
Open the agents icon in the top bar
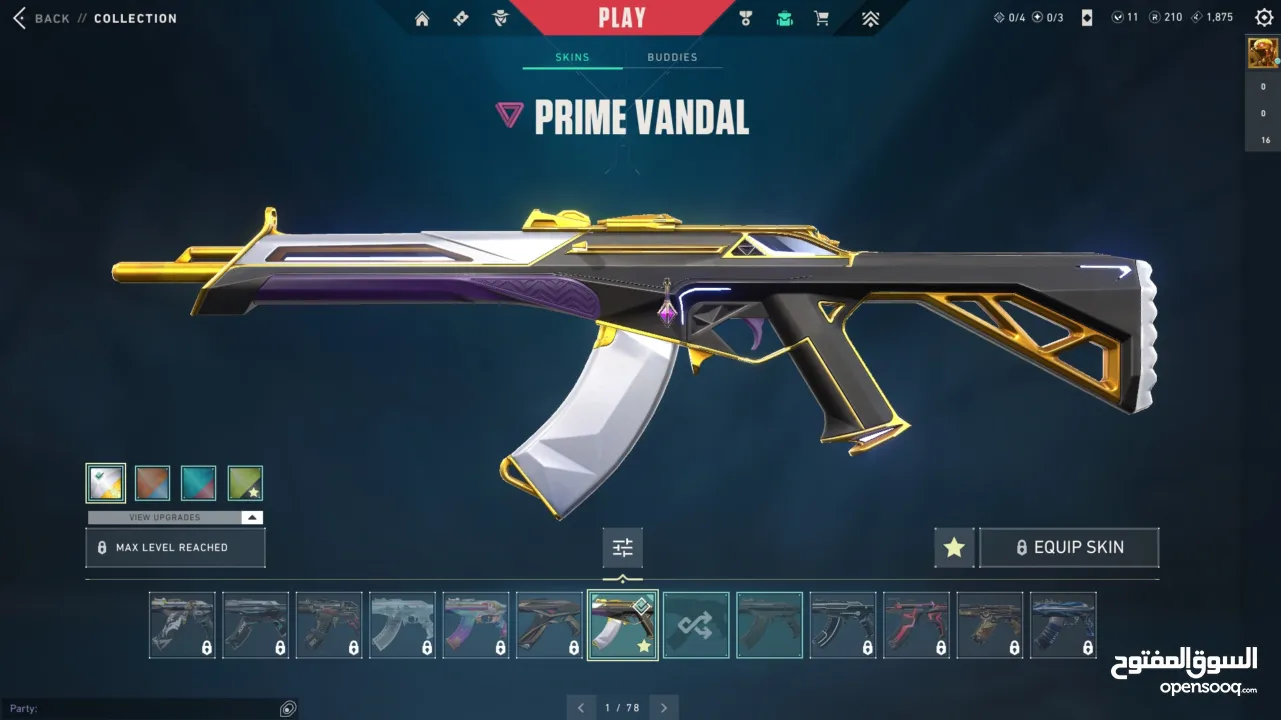[500, 18]
